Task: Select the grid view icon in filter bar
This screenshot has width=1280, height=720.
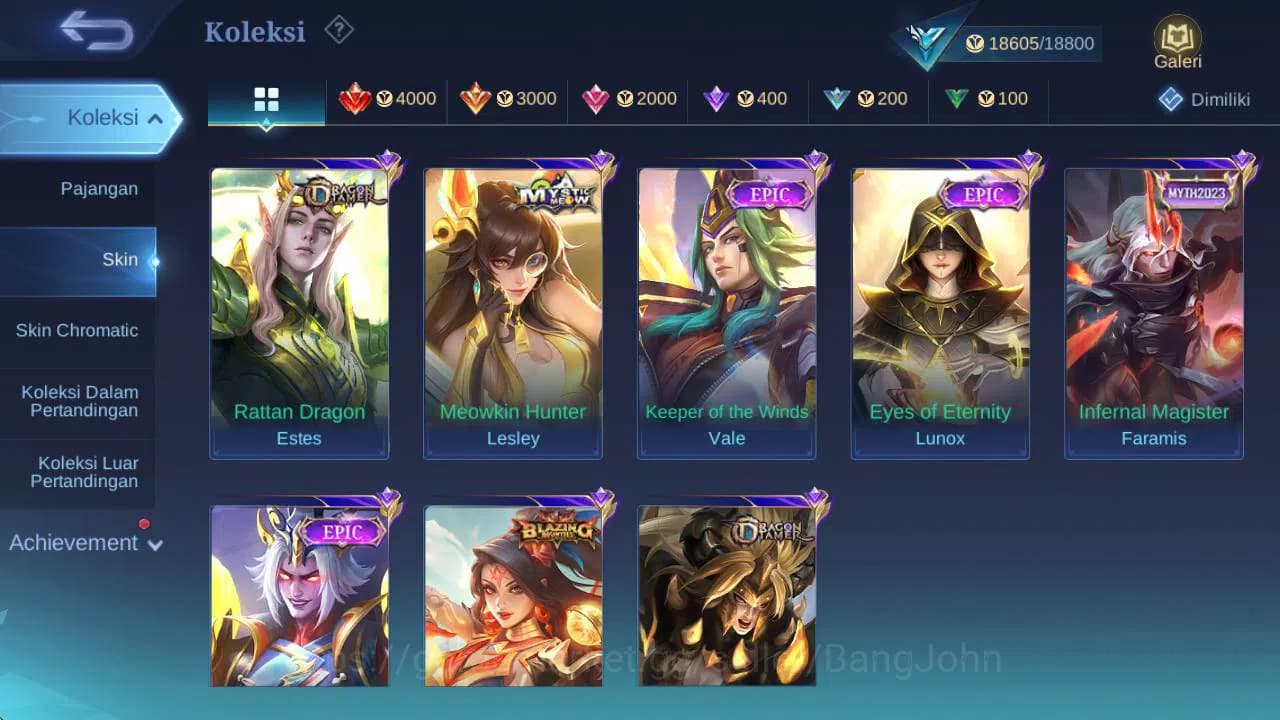Action: tap(265, 99)
